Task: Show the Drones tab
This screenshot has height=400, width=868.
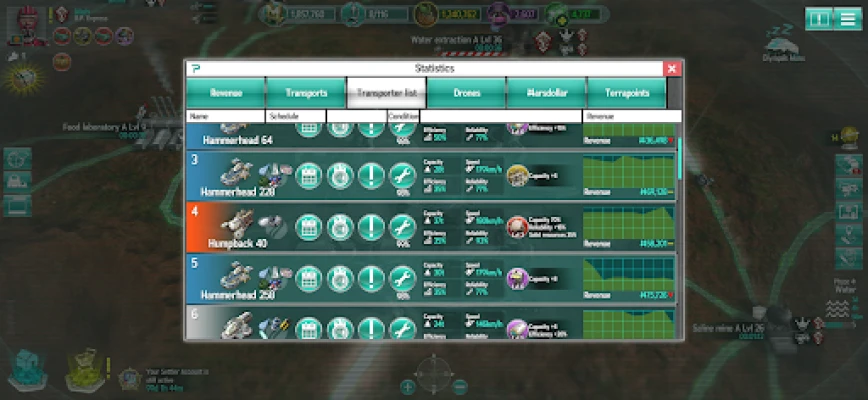Action: point(466,93)
